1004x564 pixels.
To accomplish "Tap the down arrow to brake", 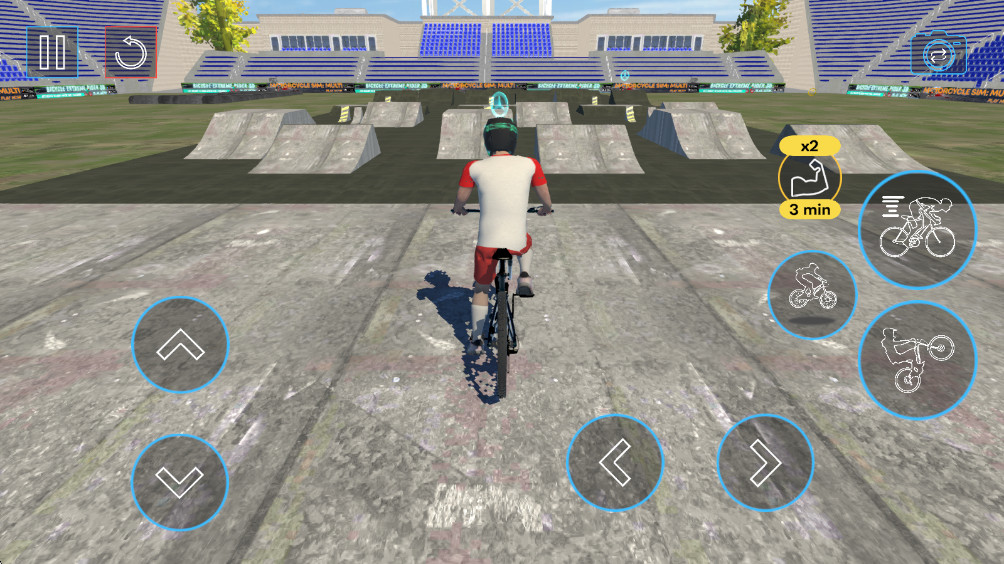I will tap(180, 482).
